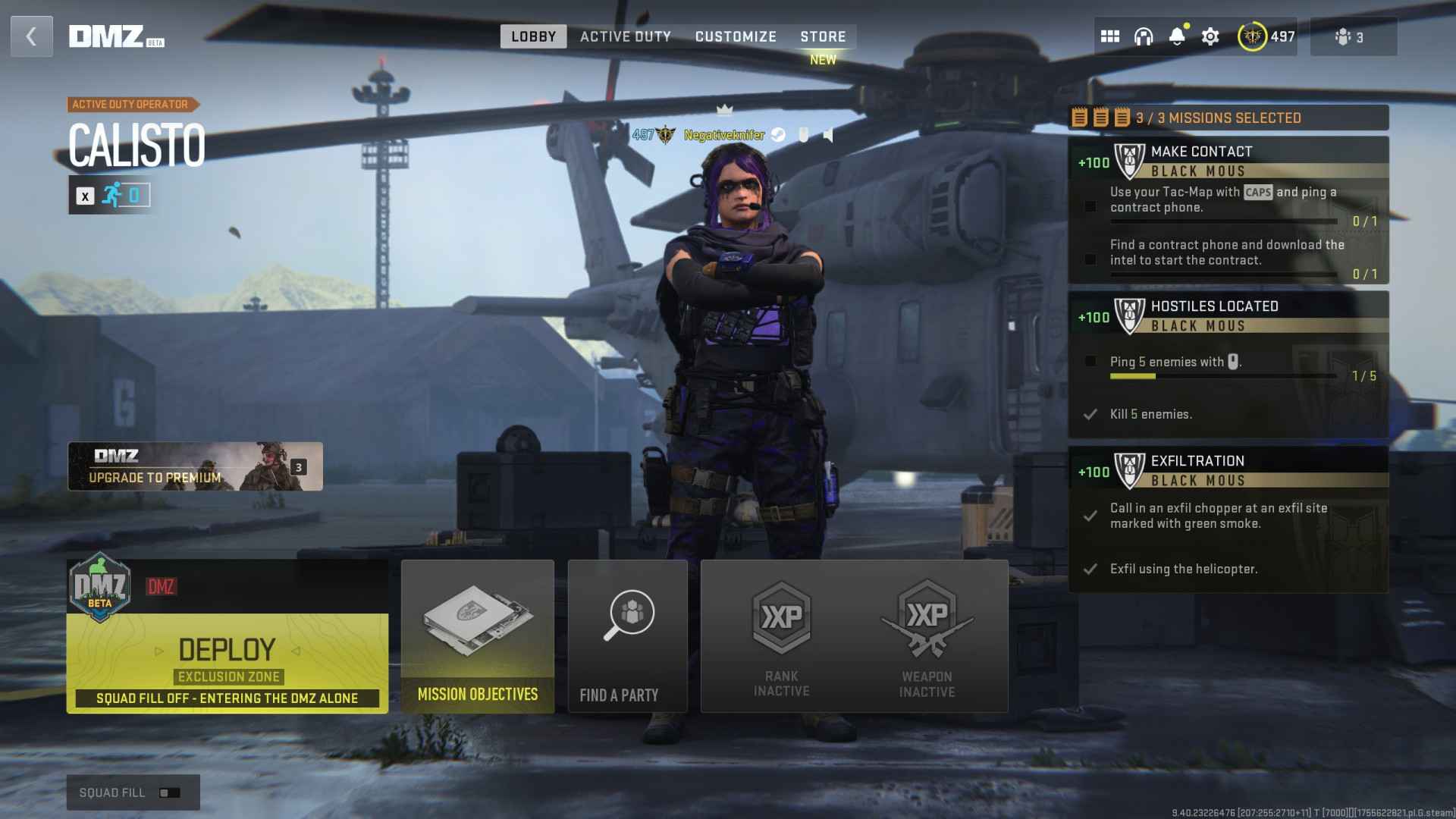Toggle the Squad Fill switch
1456x819 pixels.
(x=171, y=792)
